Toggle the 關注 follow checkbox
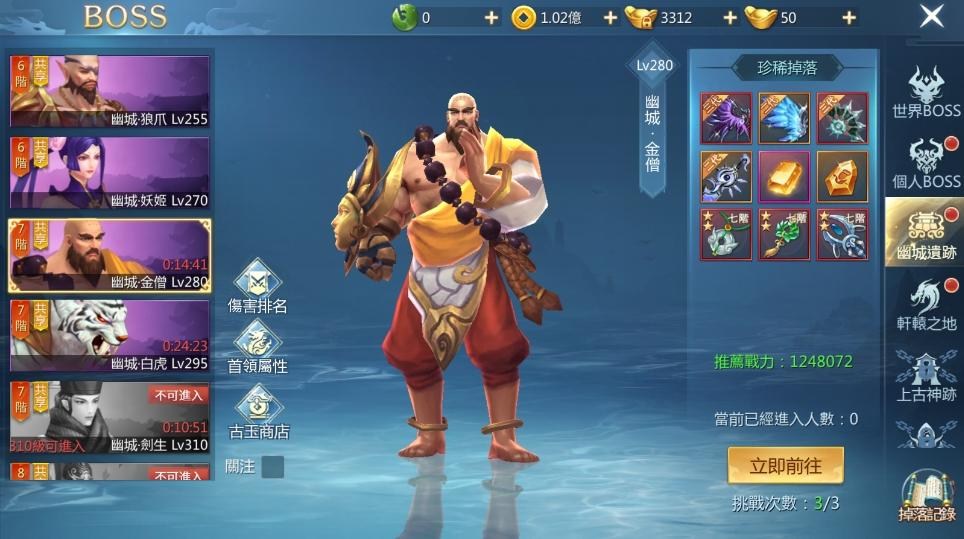Screen dimensions: 964x539 (272, 467)
